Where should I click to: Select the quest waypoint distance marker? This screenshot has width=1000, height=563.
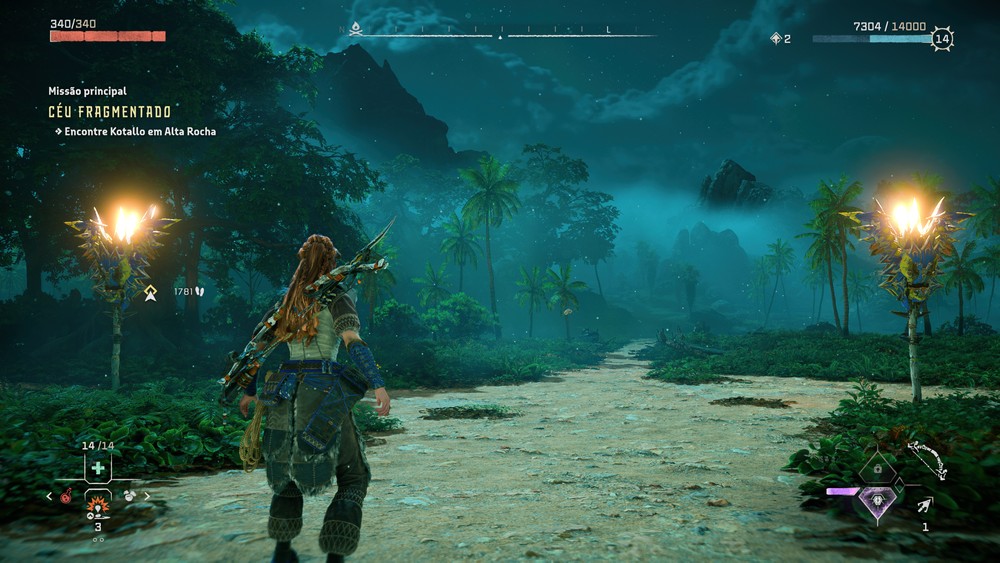pos(151,292)
